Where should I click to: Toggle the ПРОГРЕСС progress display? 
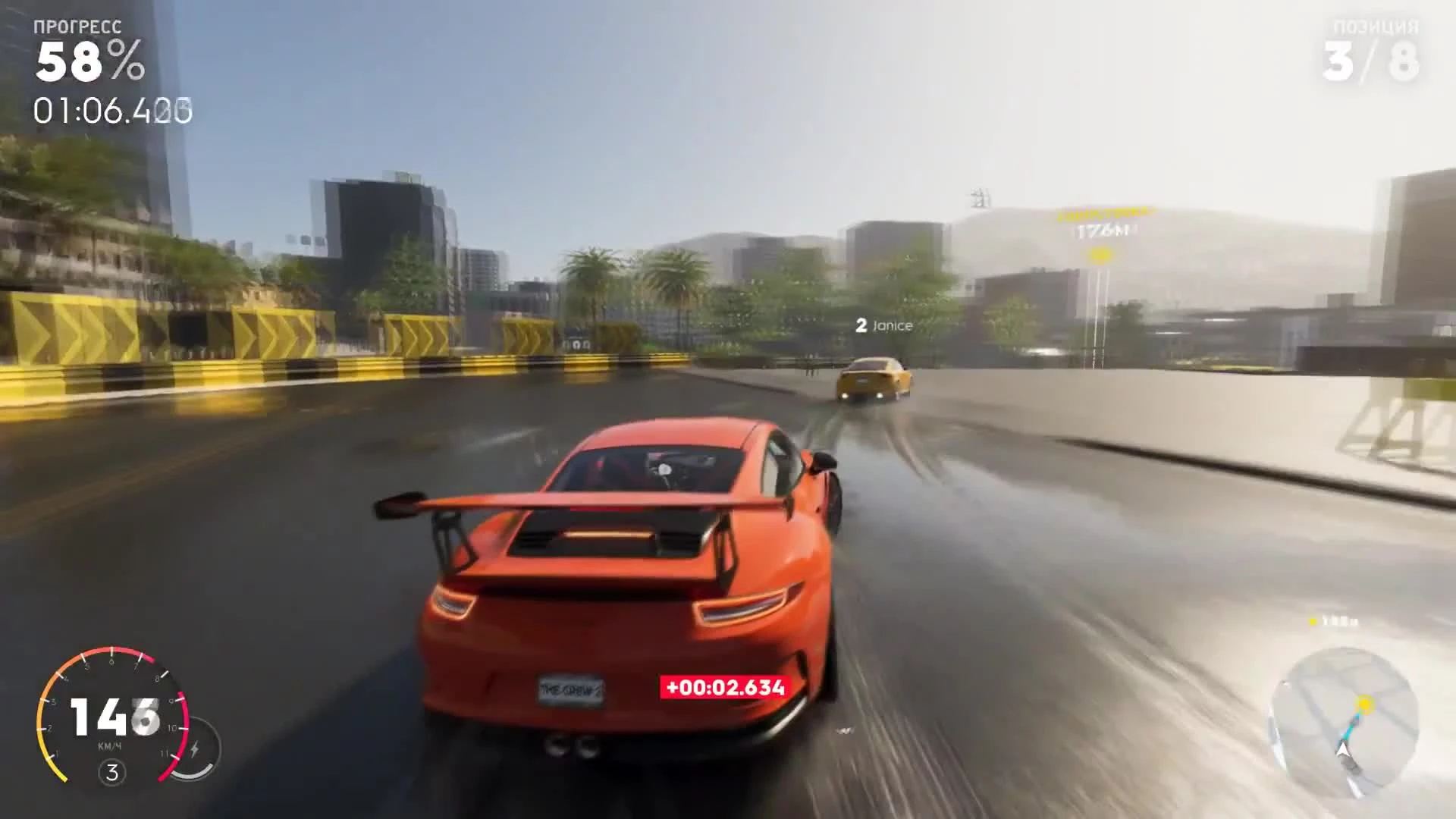(x=76, y=25)
